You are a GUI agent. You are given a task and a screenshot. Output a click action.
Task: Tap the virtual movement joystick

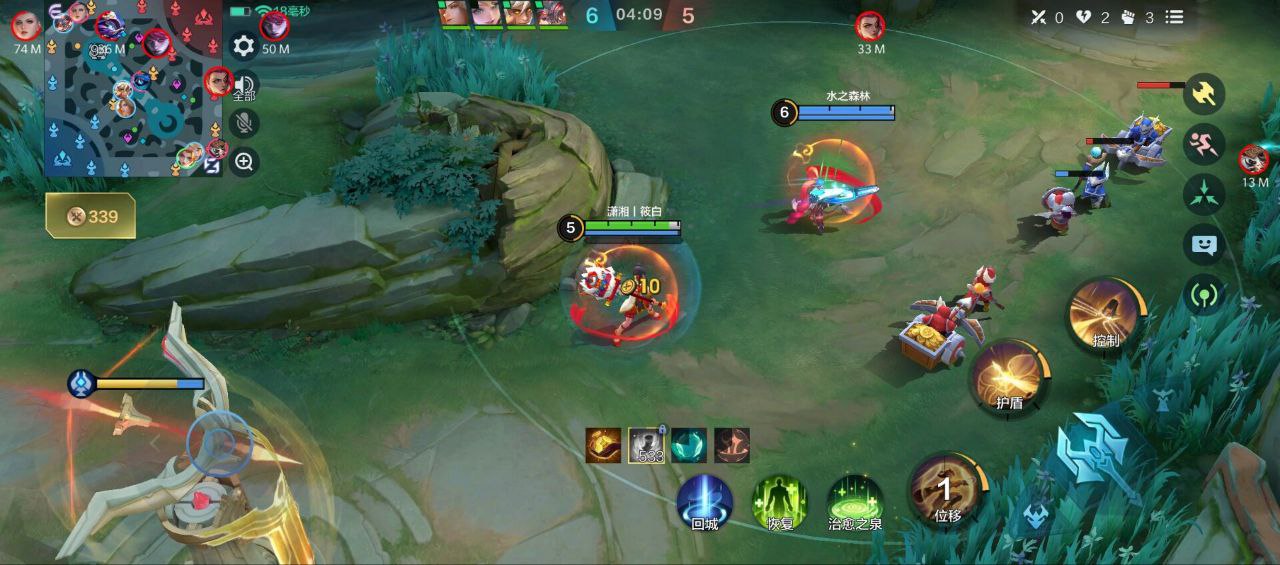[x=219, y=442]
